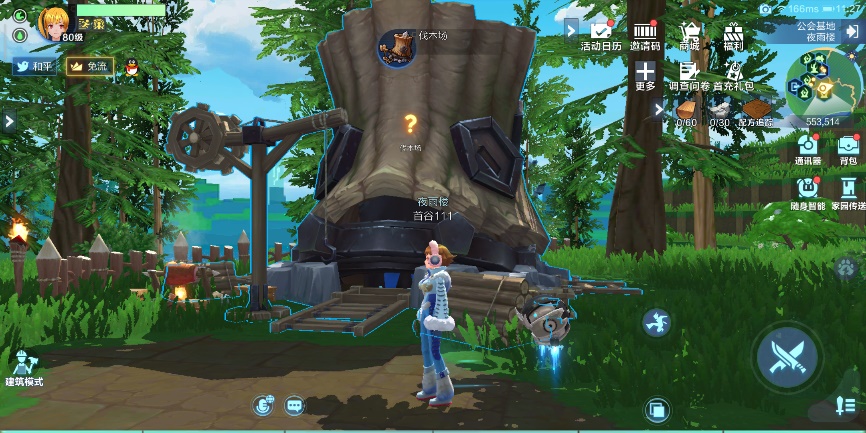This screenshot has width=866, height=433.
Task: Expand the 更多 more options button
Action: [645, 76]
